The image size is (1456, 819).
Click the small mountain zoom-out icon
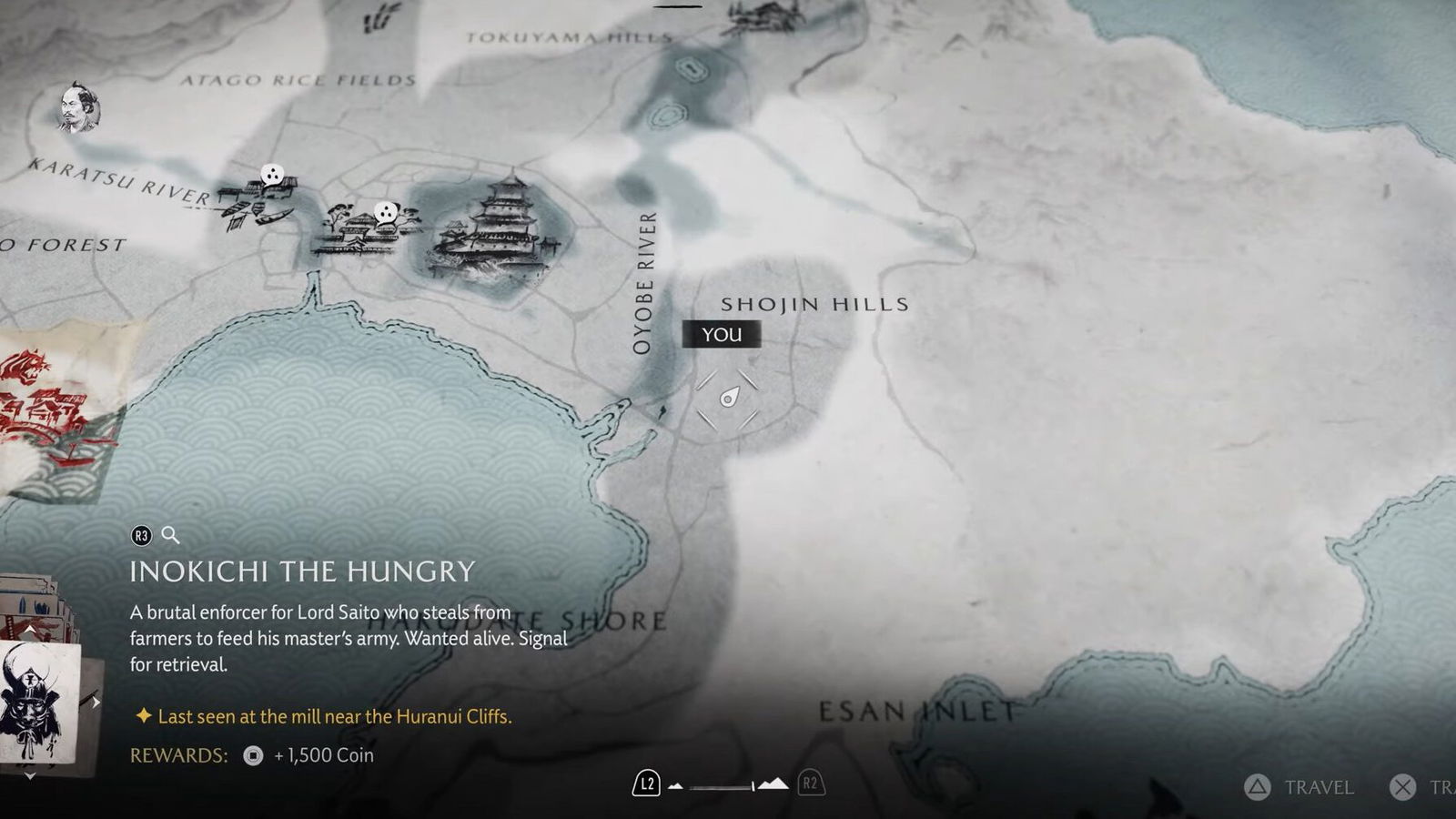[675, 785]
